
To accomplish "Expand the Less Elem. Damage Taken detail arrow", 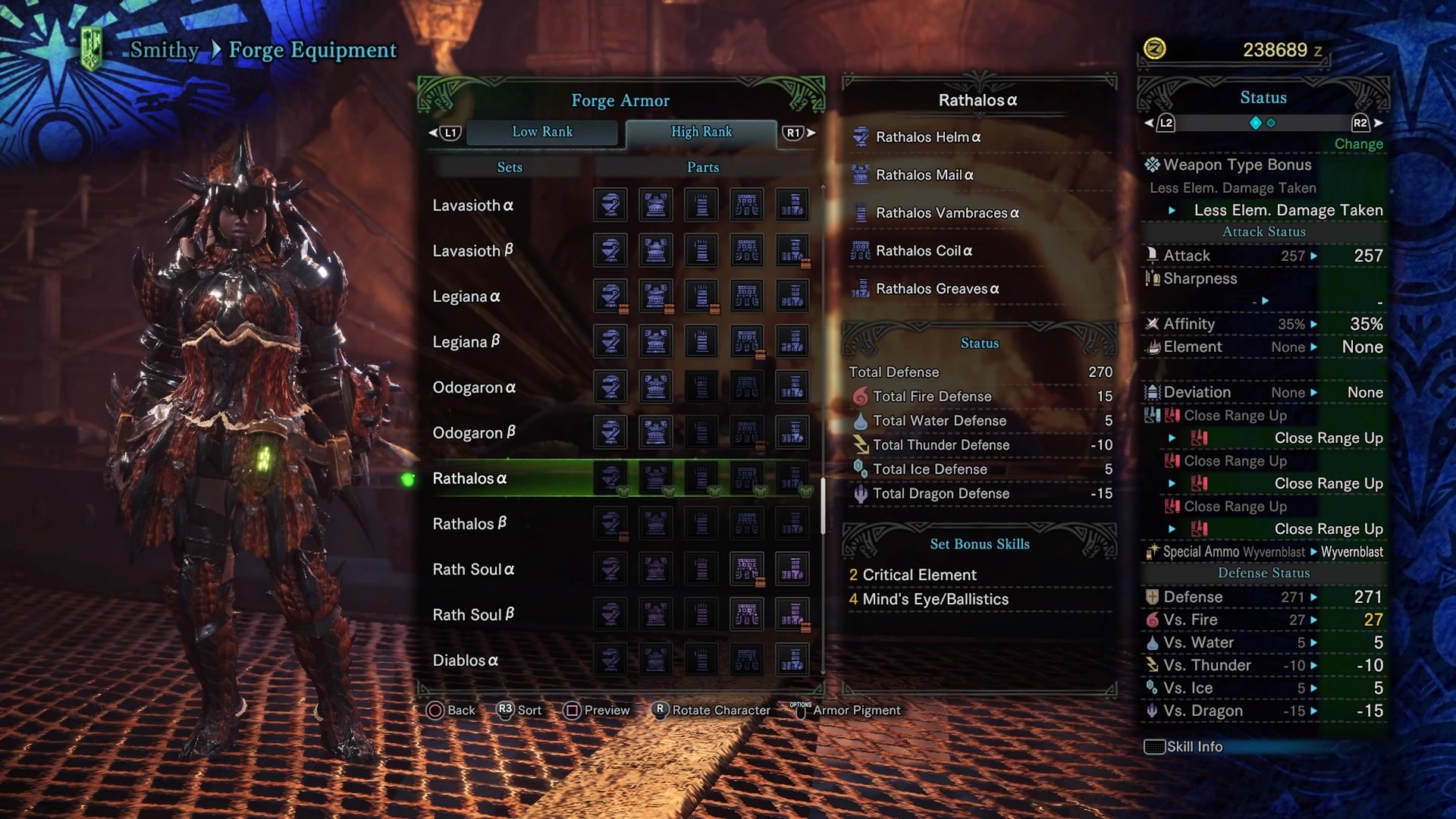I will pos(1172,210).
